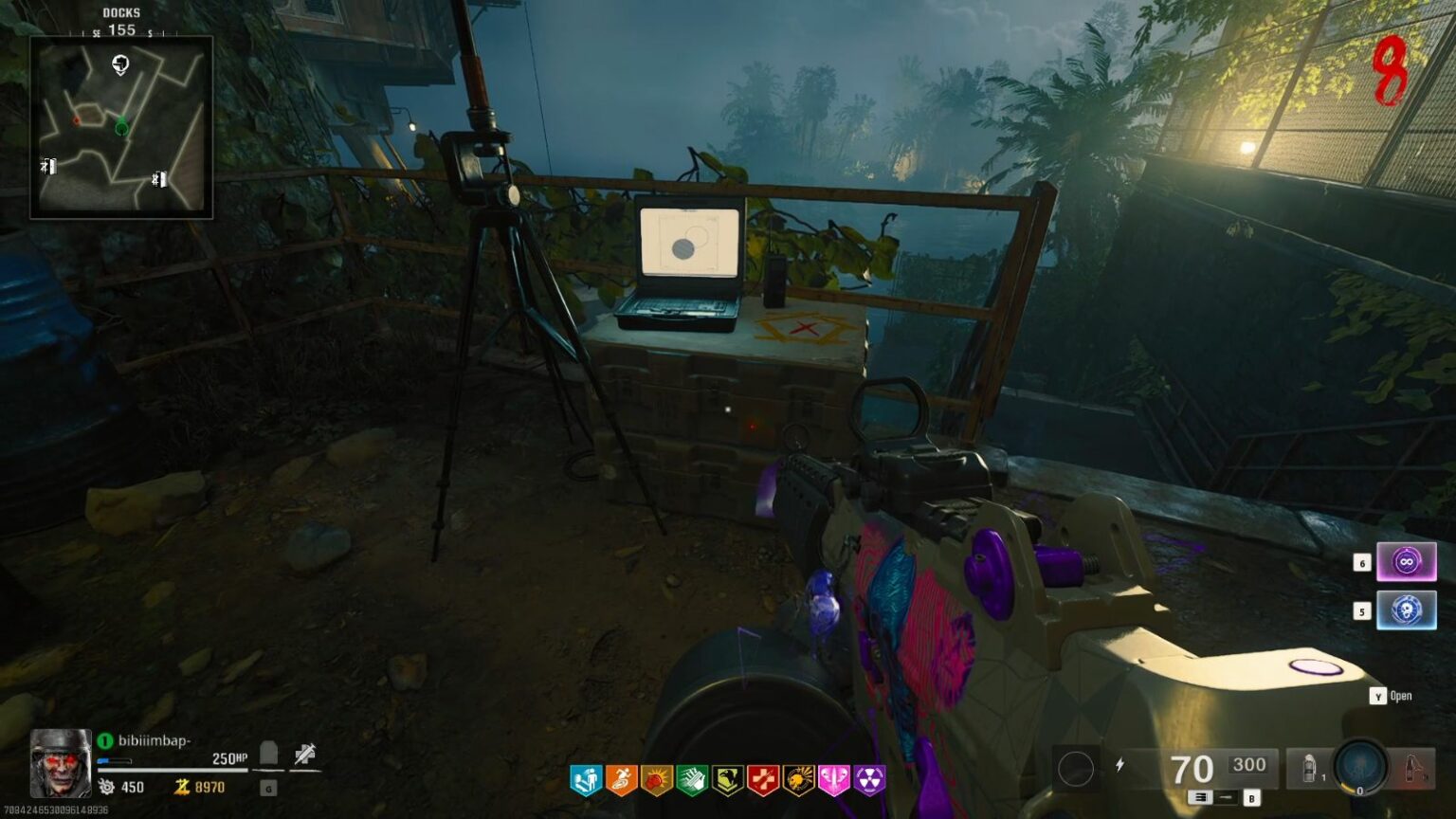The height and width of the screenshot is (819, 1456).
Task: Click the salvage gear icon beside 450
Action: pyautogui.click(x=107, y=786)
